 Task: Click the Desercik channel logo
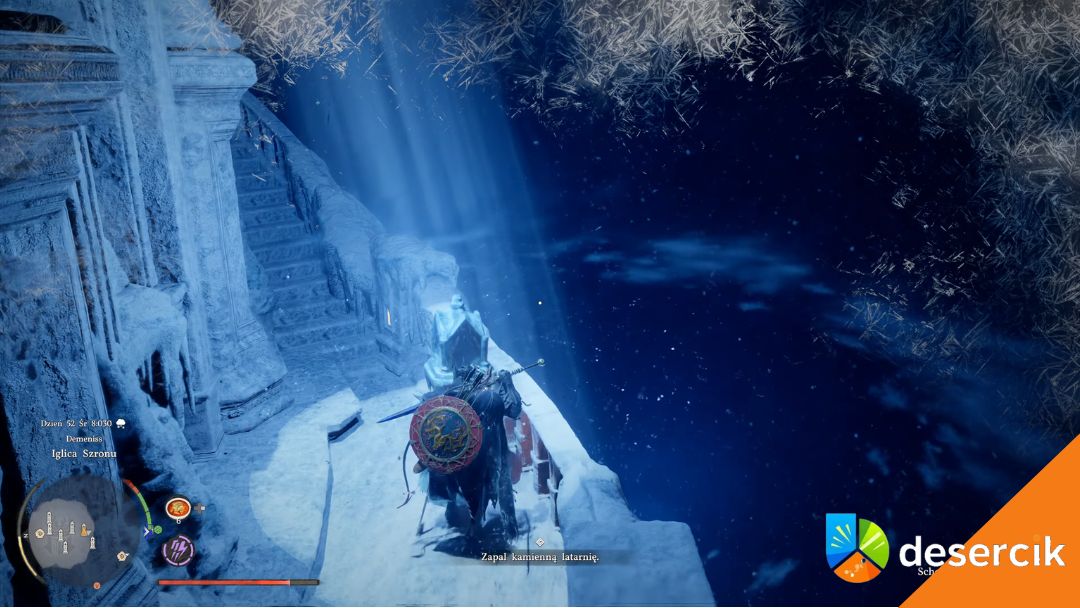pyautogui.click(x=857, y=547)
